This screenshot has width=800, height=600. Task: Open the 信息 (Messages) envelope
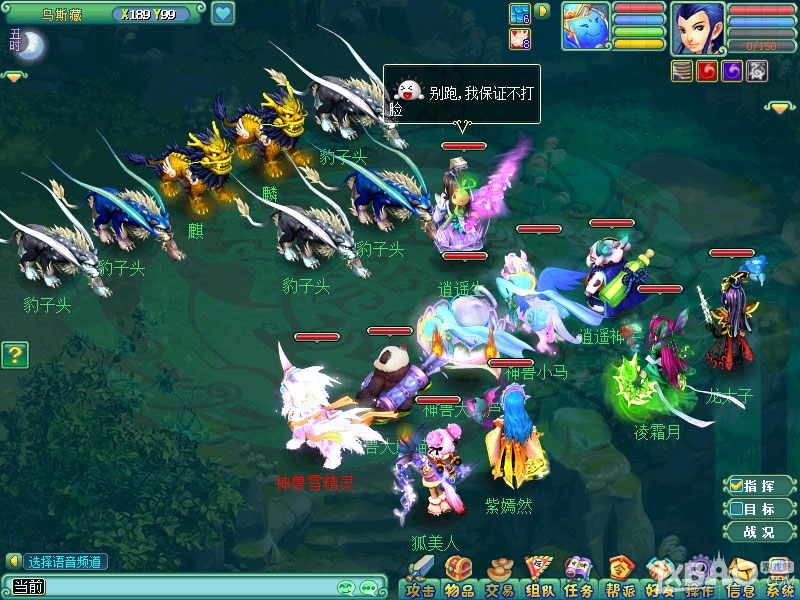[739, 577]
